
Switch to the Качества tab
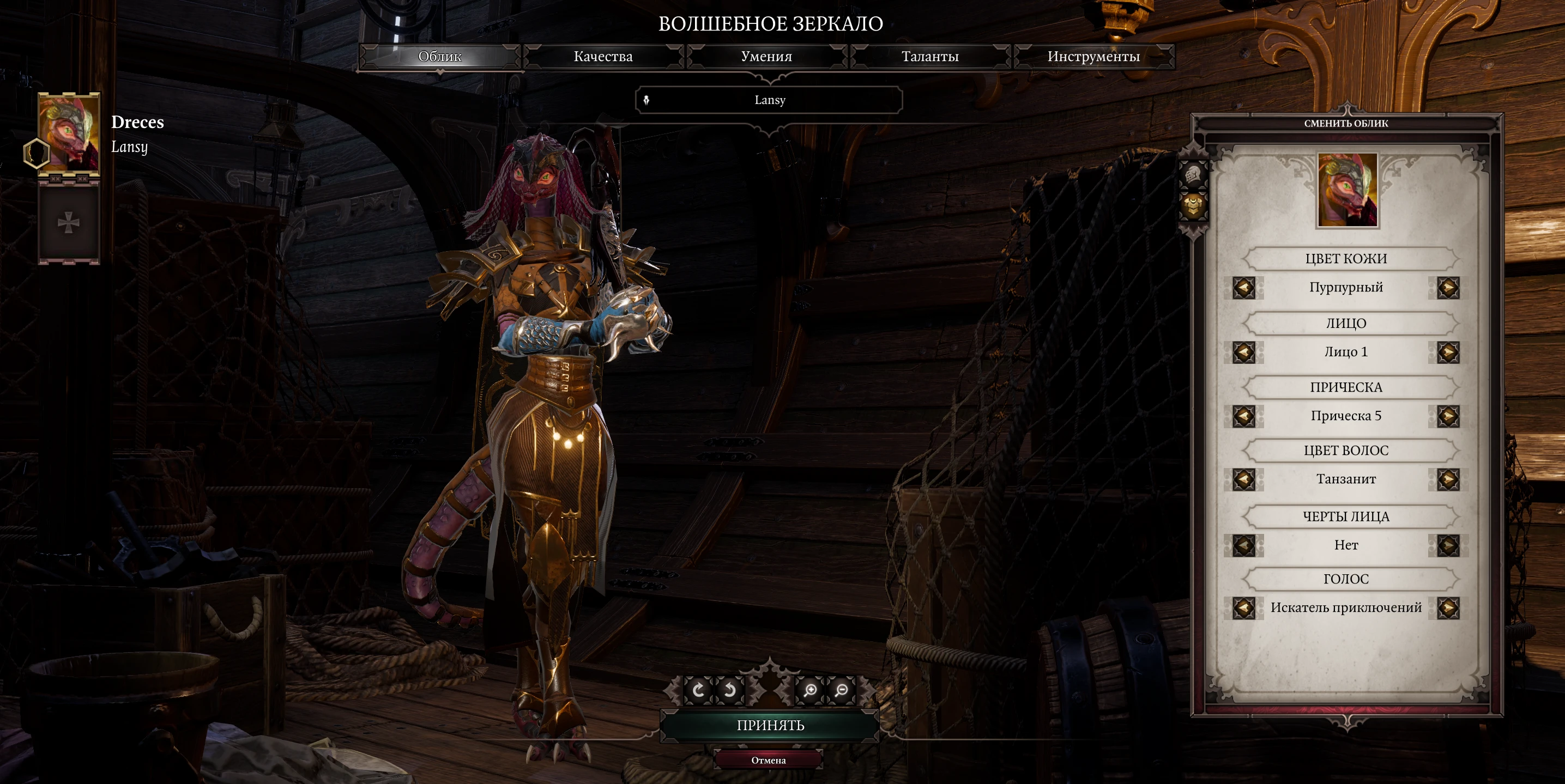click(605, 57)
